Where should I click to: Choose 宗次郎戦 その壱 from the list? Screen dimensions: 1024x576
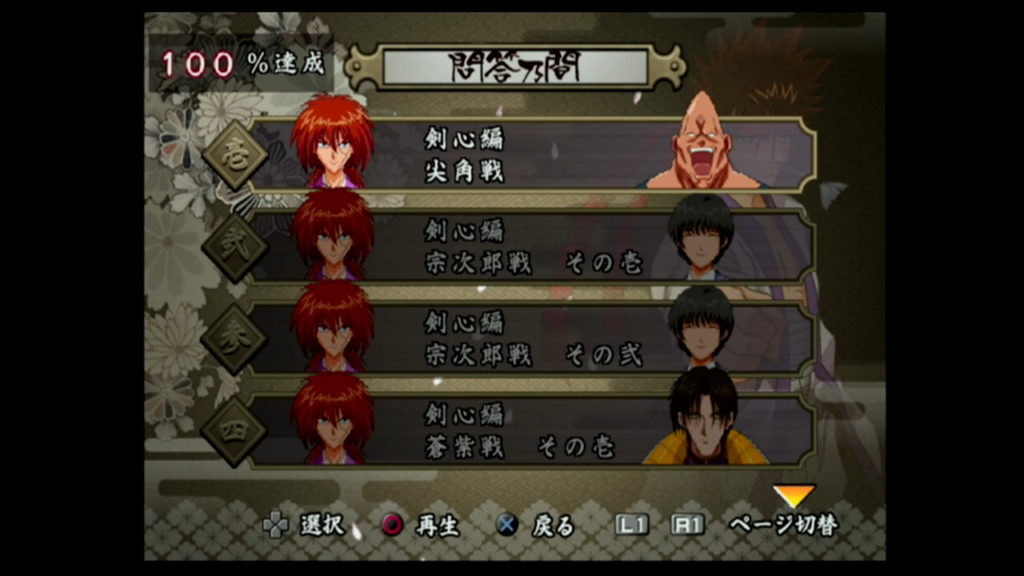(530, 247)
